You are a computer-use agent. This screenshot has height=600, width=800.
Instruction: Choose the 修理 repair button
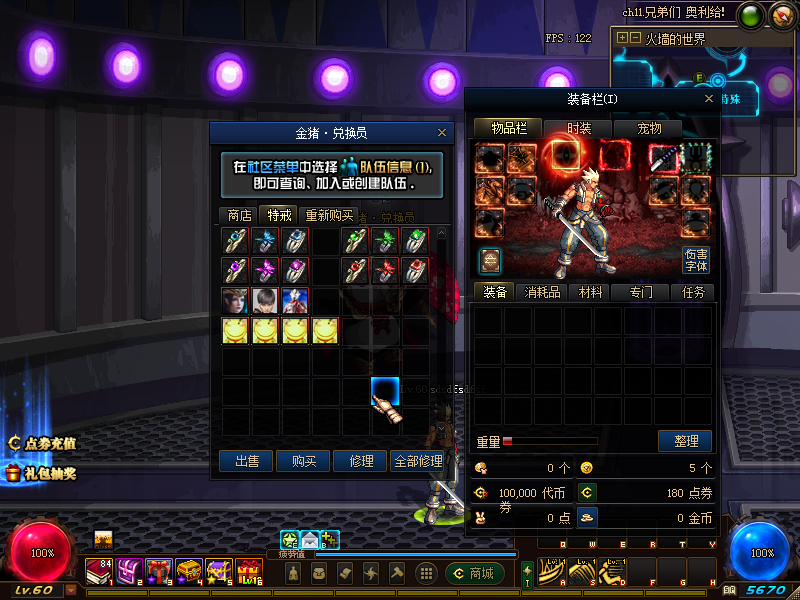click(x=360, y=461)
